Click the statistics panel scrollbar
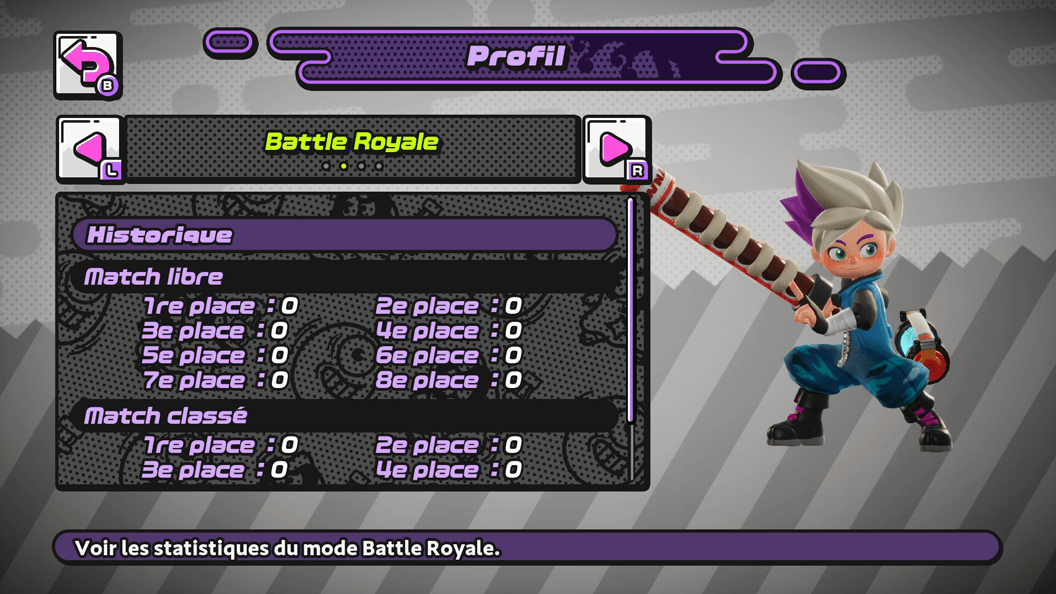 pos(631,310)
